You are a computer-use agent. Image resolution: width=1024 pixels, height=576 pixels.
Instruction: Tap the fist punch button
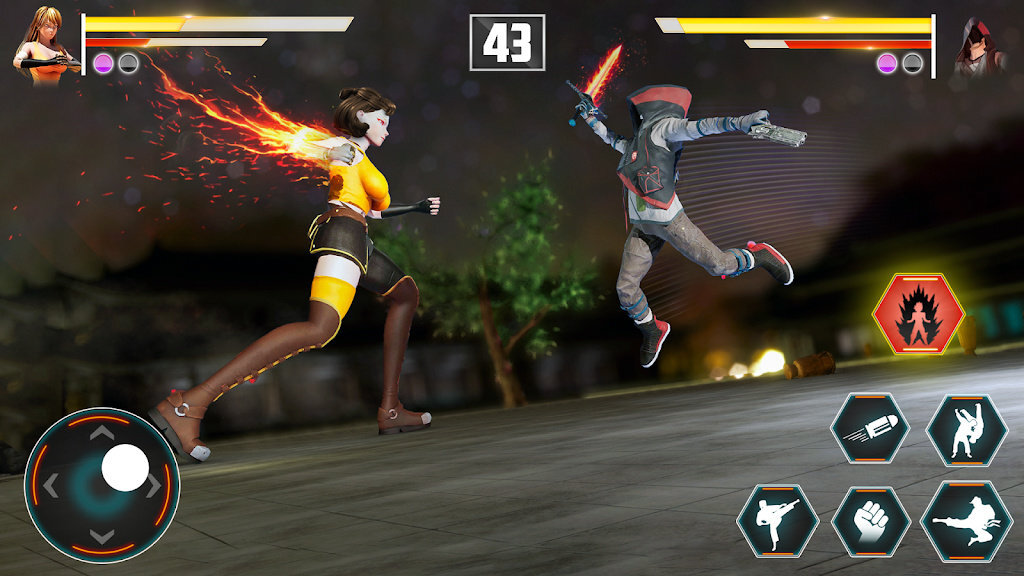tap(870, 521)
